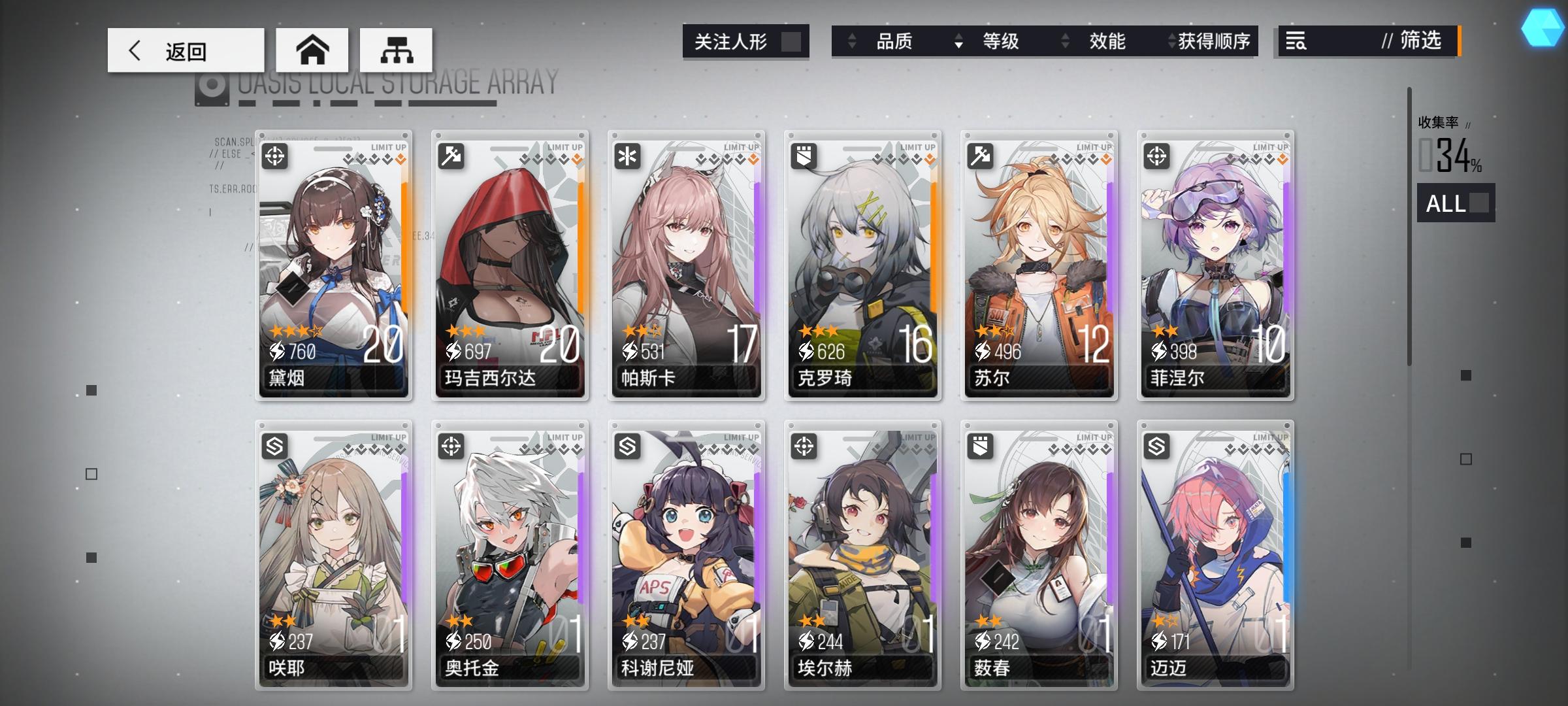Open the 等级 sort dropdown
1568x706 pixels.
[1000, 41]
